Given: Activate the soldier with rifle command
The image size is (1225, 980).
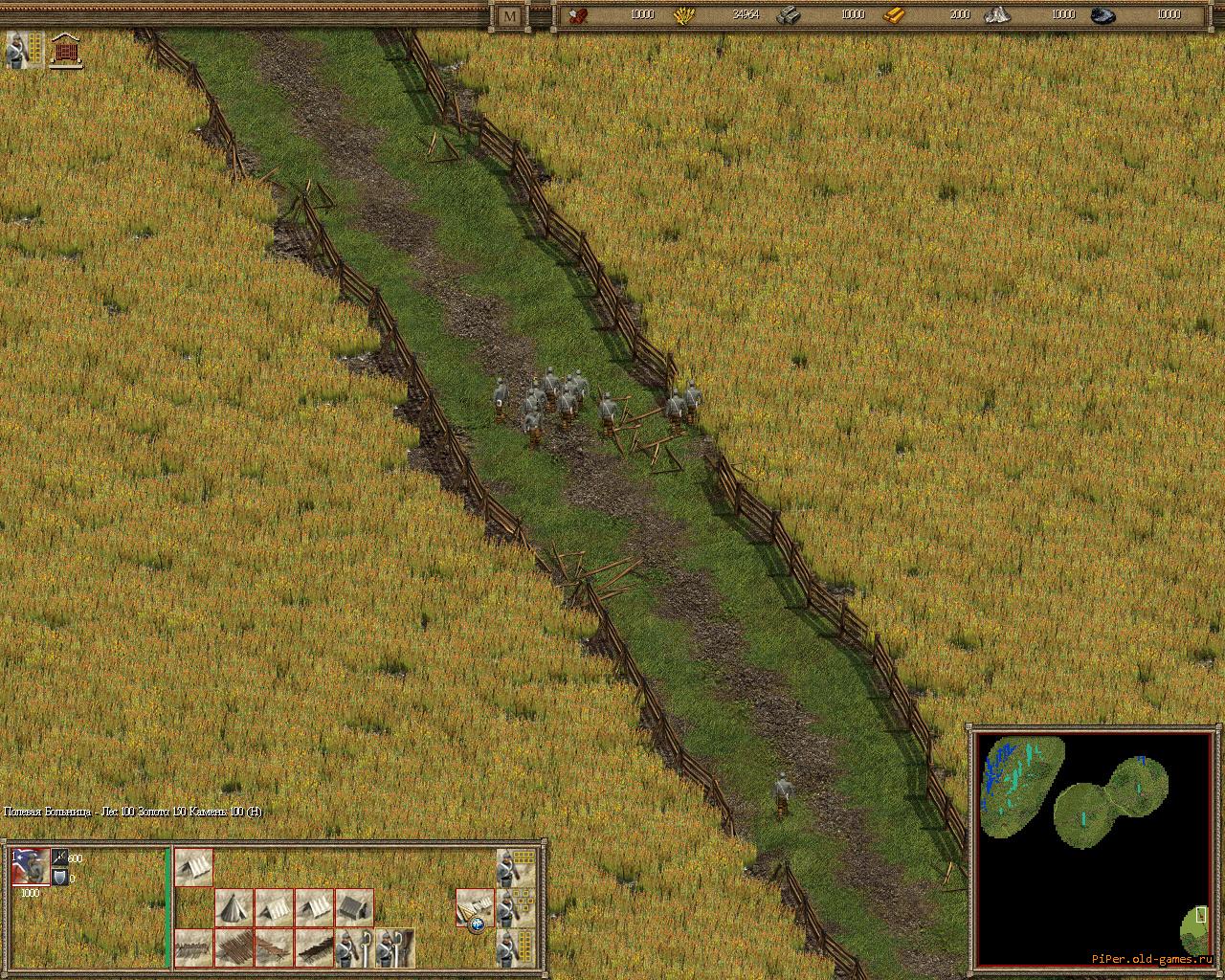Looking at the screenshot, I should pos(394,947).
